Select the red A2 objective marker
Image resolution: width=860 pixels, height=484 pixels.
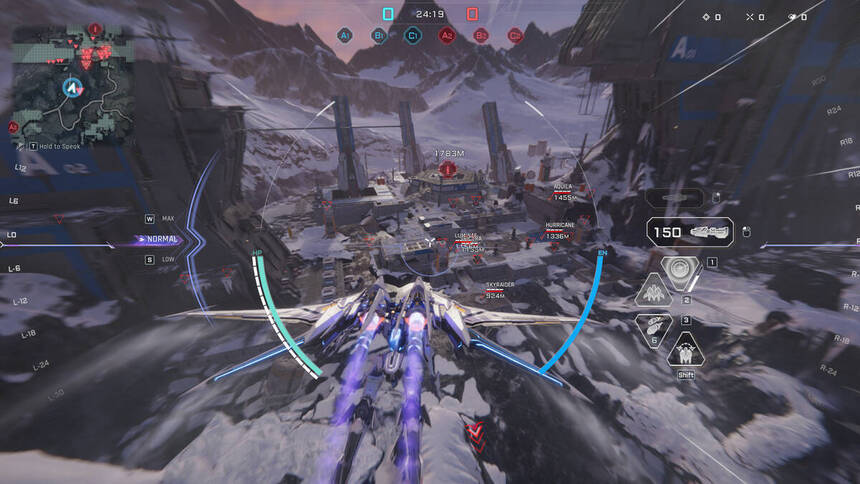pyautogui.click(x=447, y=35)
